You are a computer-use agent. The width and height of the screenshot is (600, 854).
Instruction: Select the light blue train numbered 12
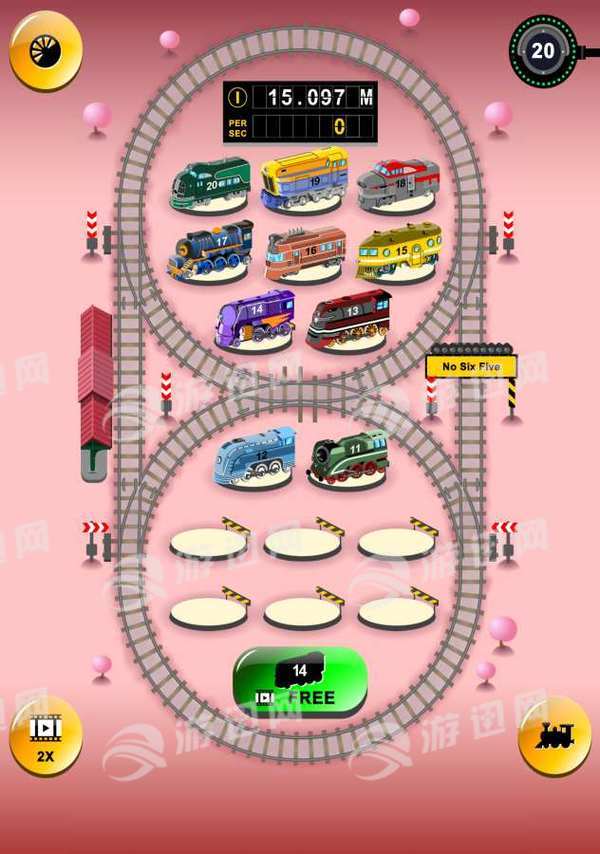(255, 456)
